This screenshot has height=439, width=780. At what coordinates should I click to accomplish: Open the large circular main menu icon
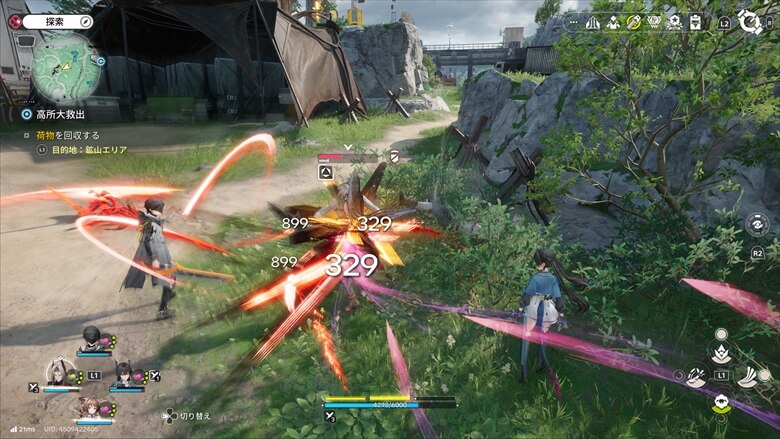749,21
